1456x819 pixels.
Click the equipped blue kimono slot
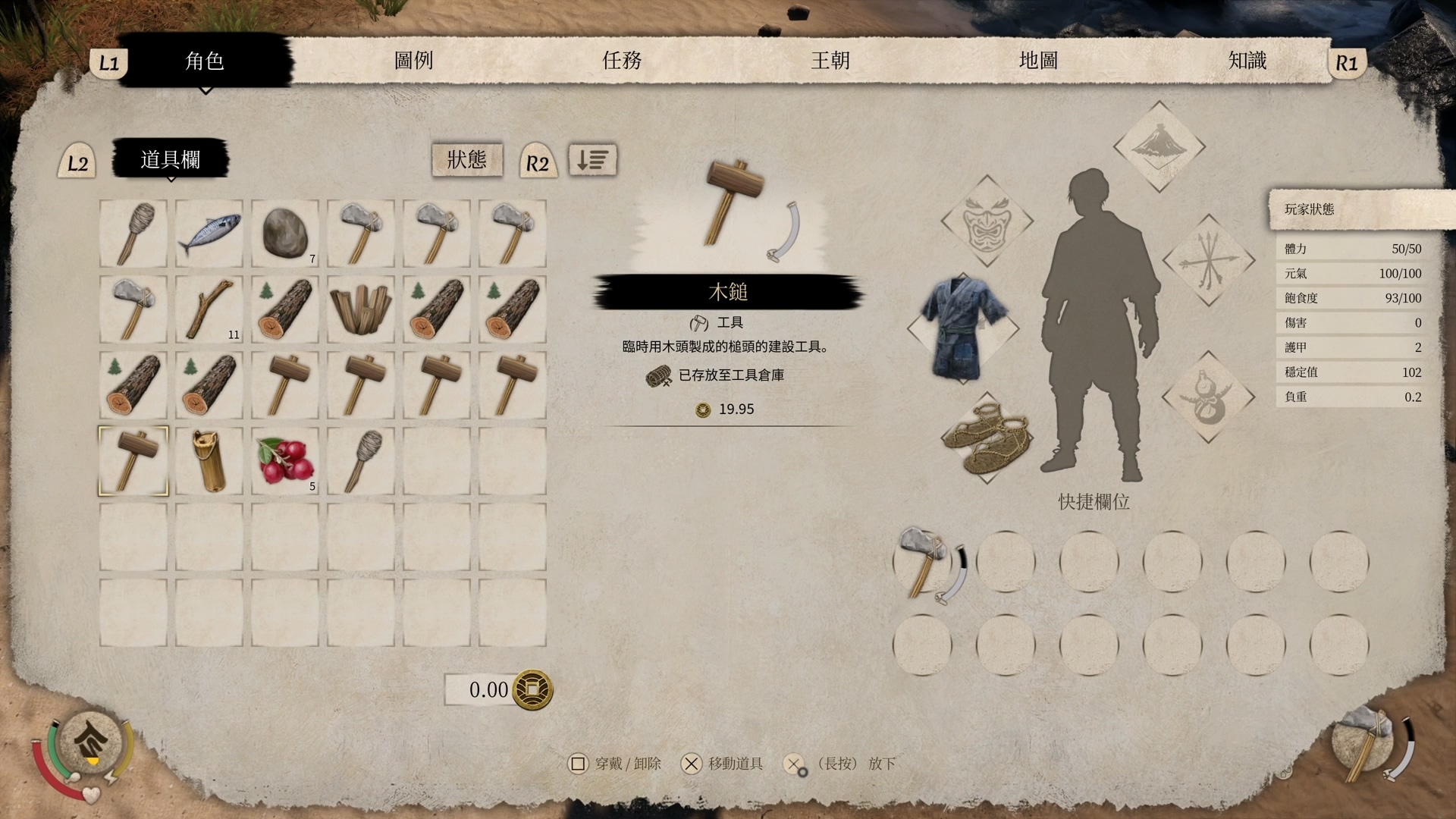pyautogui.click(x=963, y=328)
